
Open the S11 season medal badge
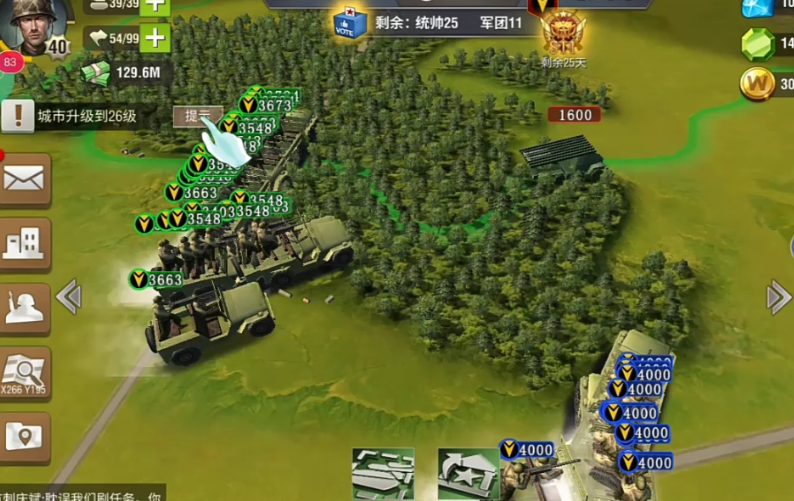[x=563, y=32]
